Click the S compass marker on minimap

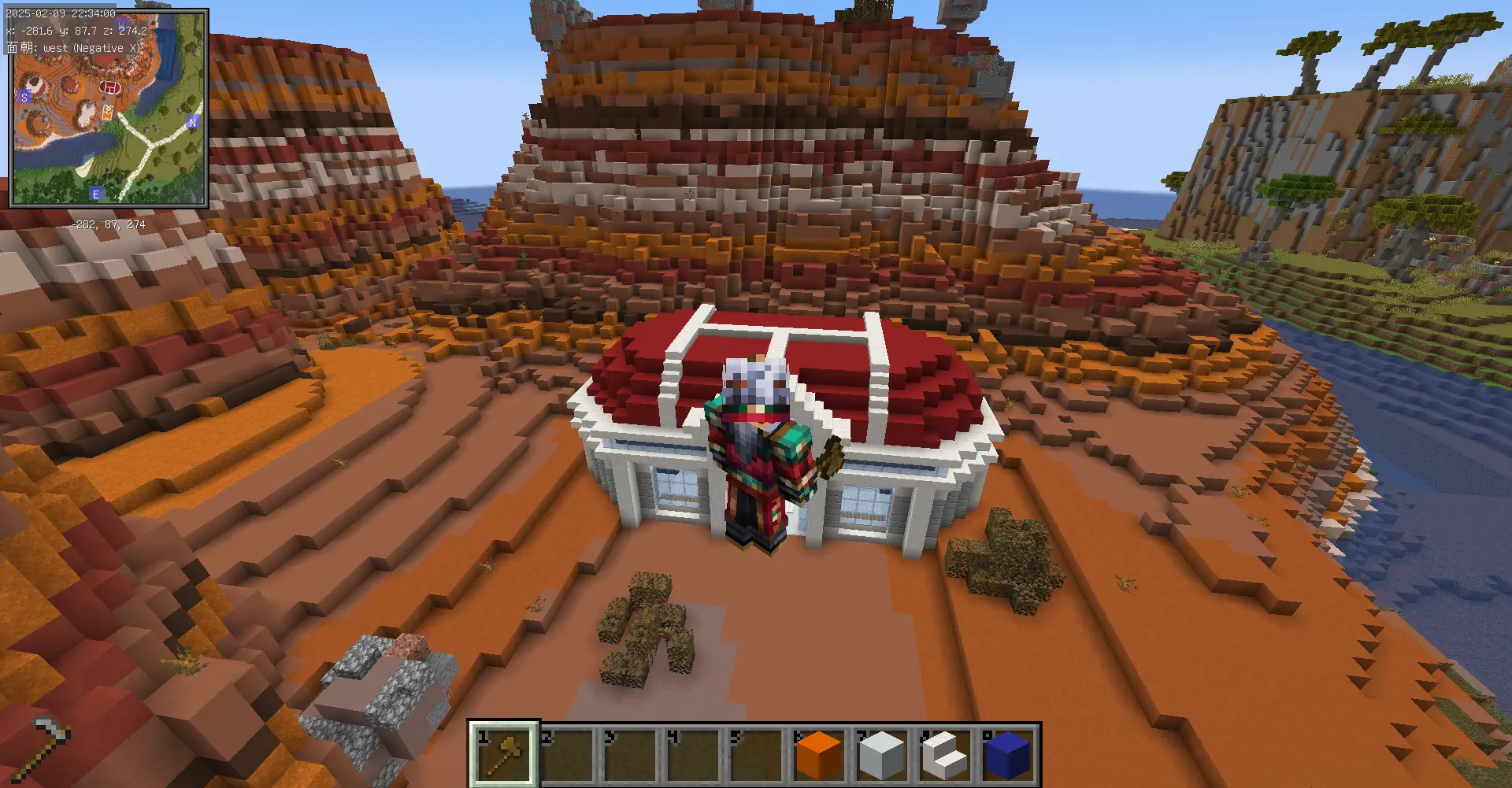[24, 98]
